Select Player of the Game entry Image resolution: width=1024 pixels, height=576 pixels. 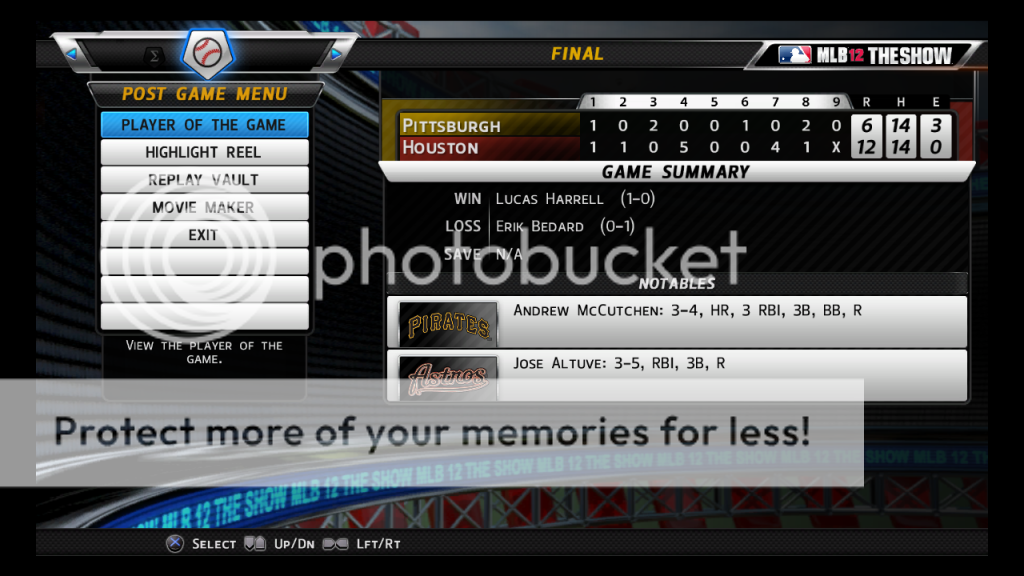pos(204,125)
